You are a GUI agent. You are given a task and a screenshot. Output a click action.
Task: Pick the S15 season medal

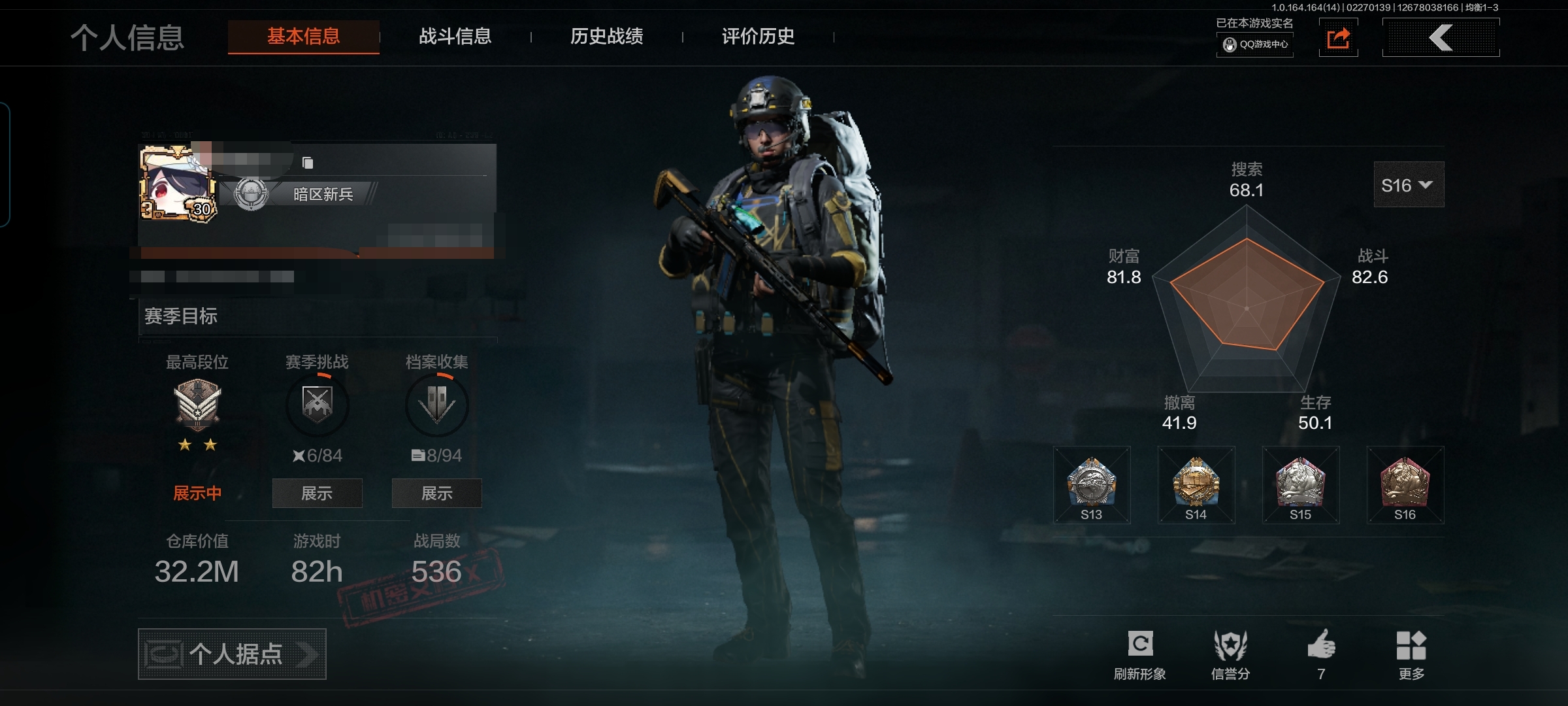(x=1300, y=485)
